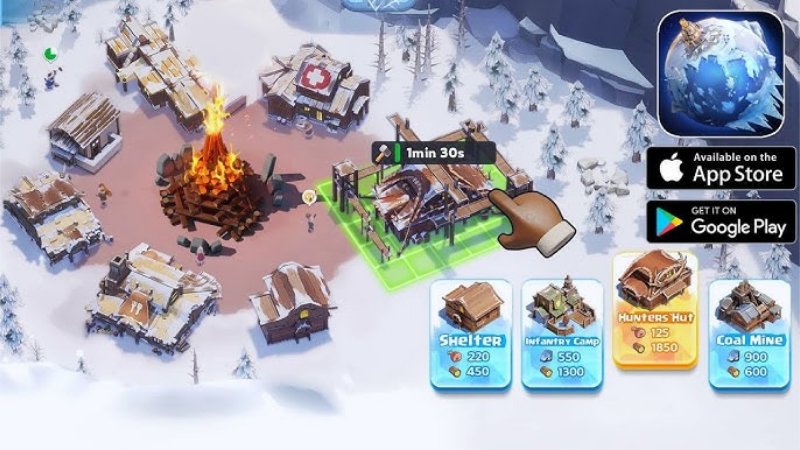Open the Google Play download badge
Image resolution: width=800 pixels, height=450 pixels.
(721, 222)
